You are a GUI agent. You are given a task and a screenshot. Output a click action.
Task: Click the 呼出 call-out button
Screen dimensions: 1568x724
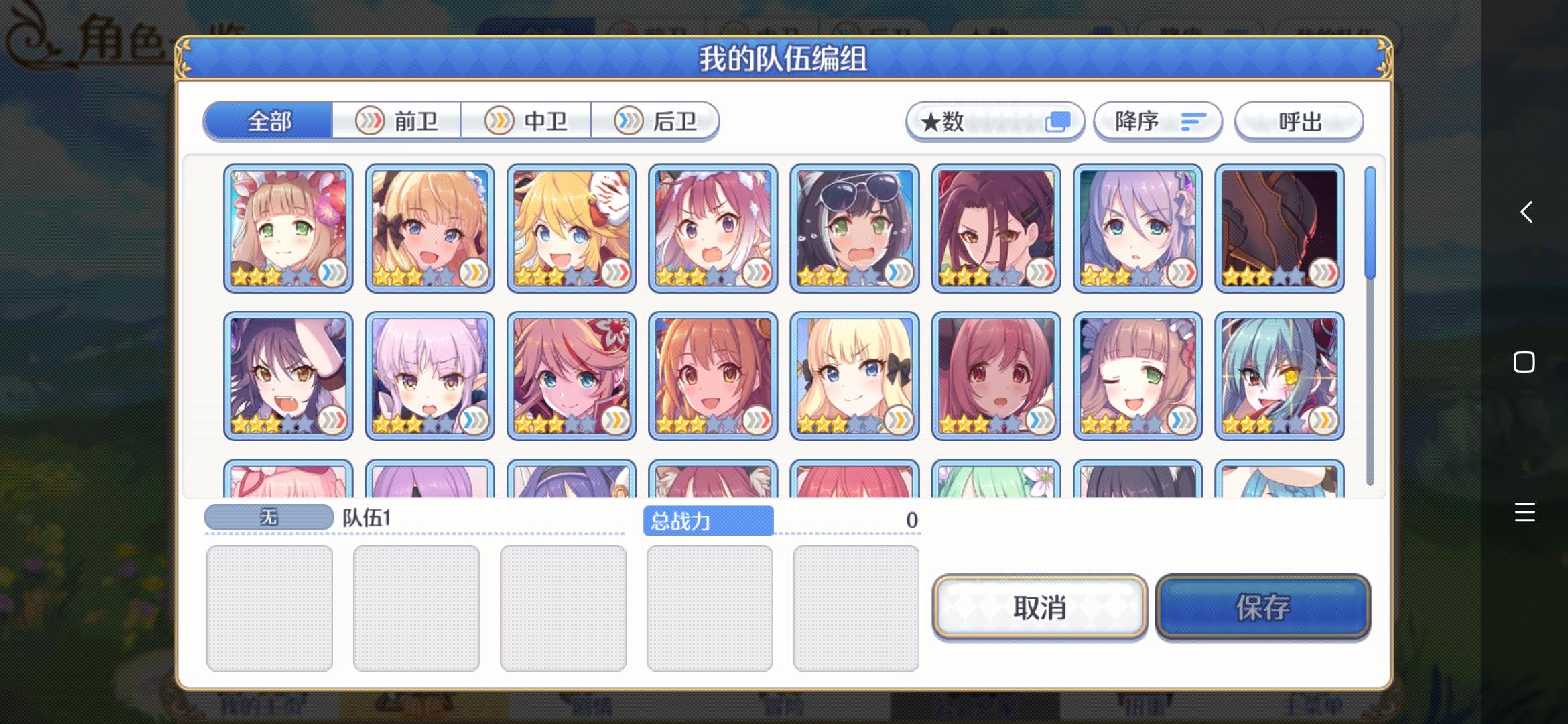[x=1298, y=121]
